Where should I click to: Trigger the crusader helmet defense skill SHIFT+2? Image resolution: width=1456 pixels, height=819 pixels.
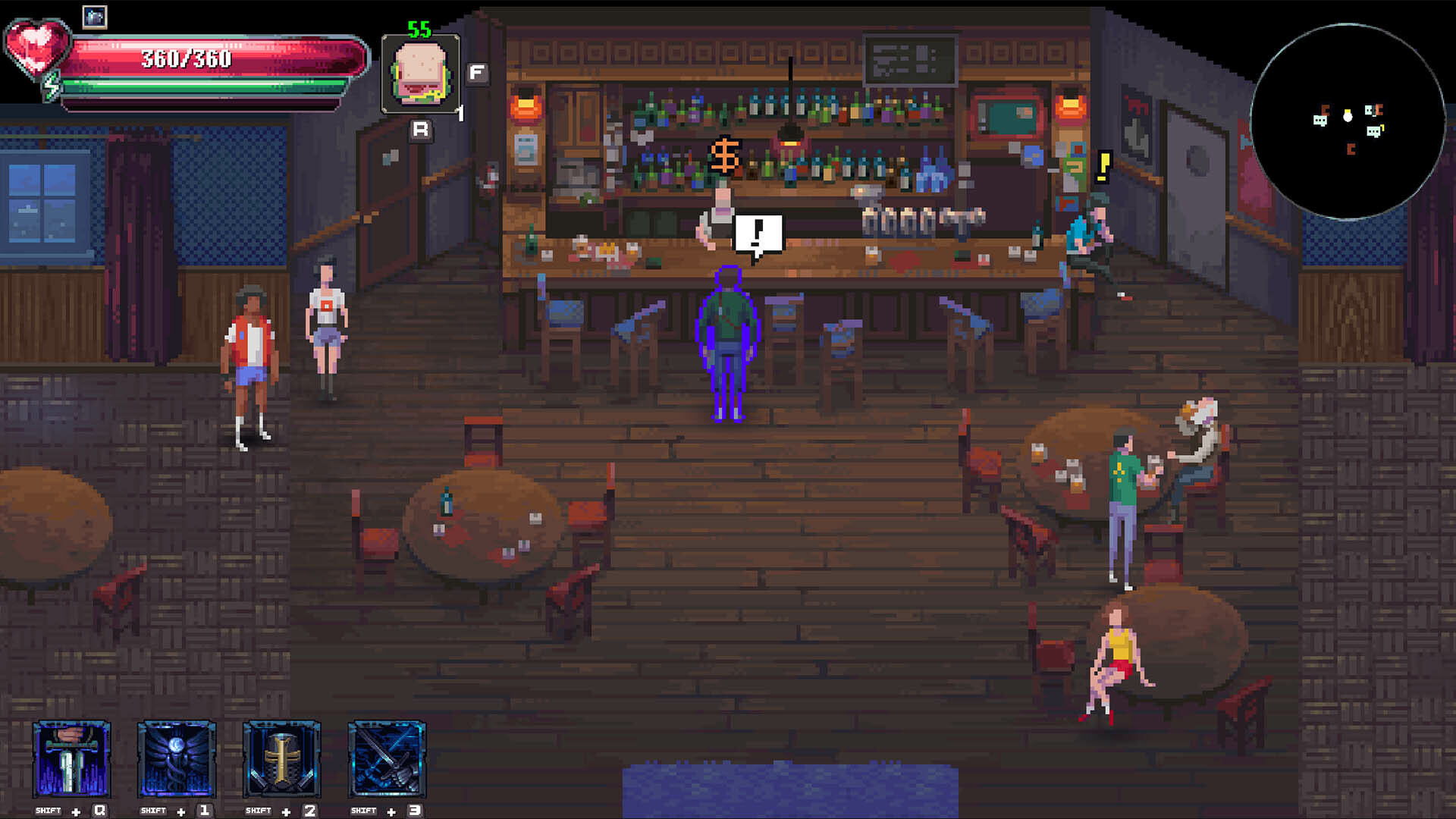point(281,761)
